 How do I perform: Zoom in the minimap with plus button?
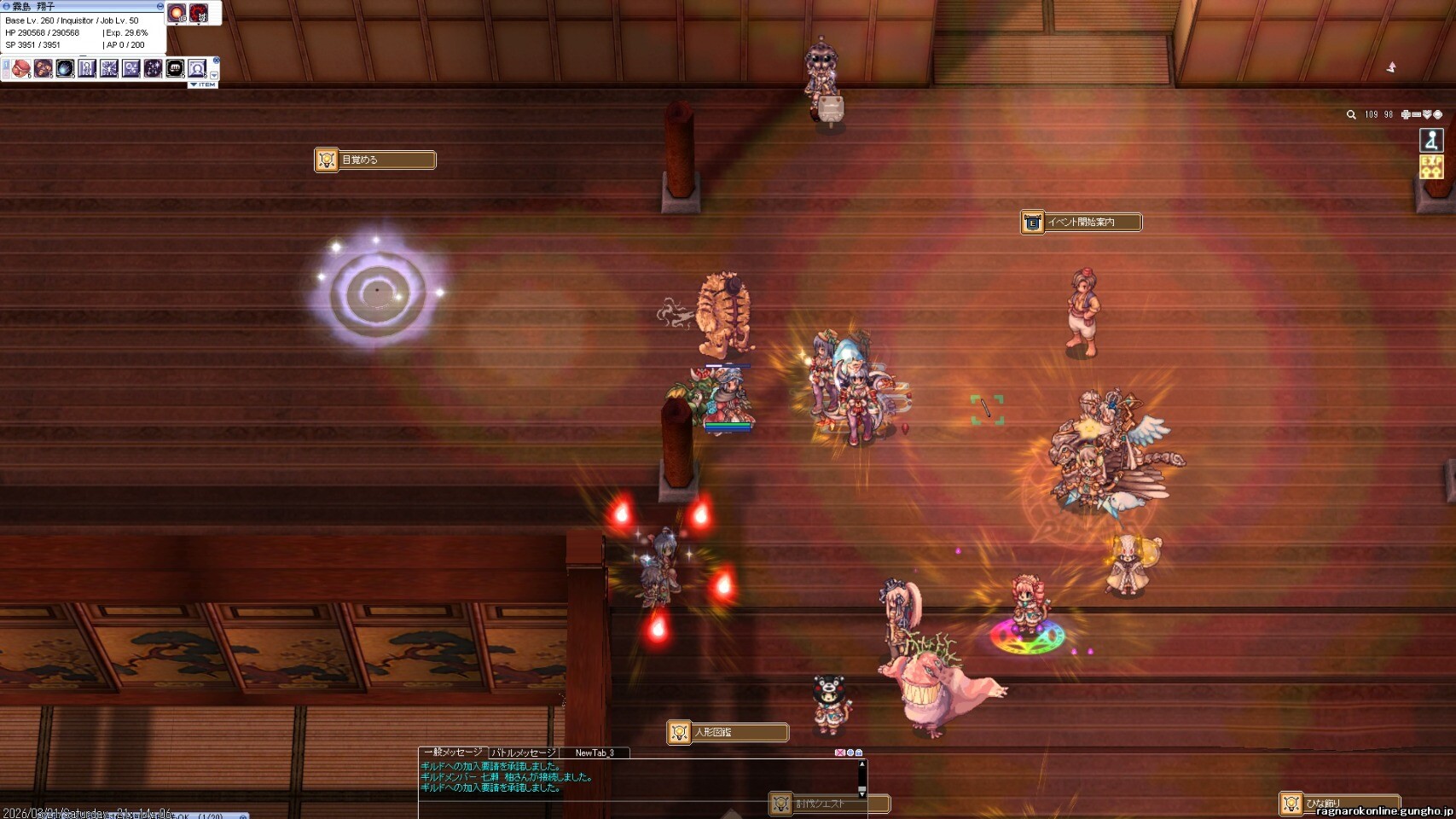coord(1406,114)
